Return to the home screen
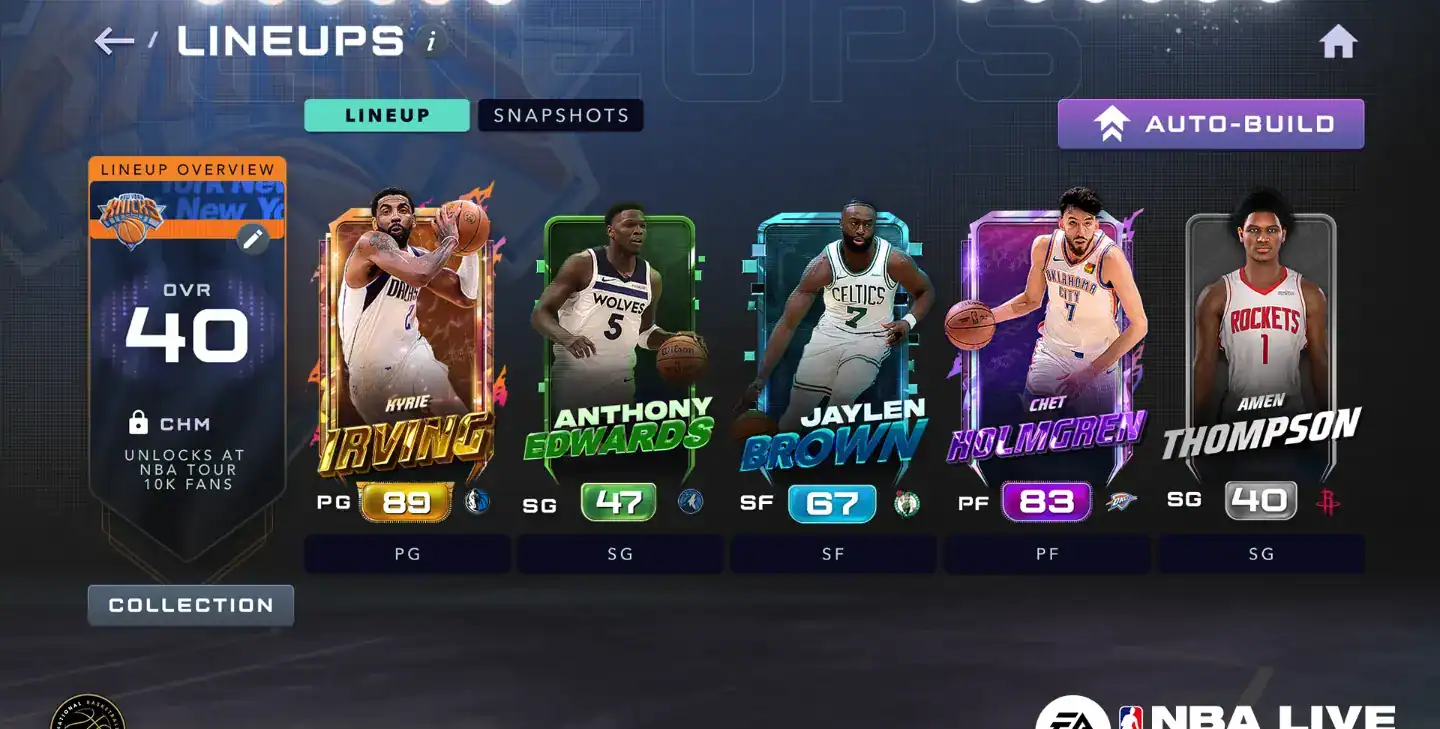The image size is (1440, 729). click(x=1338, y=42)
